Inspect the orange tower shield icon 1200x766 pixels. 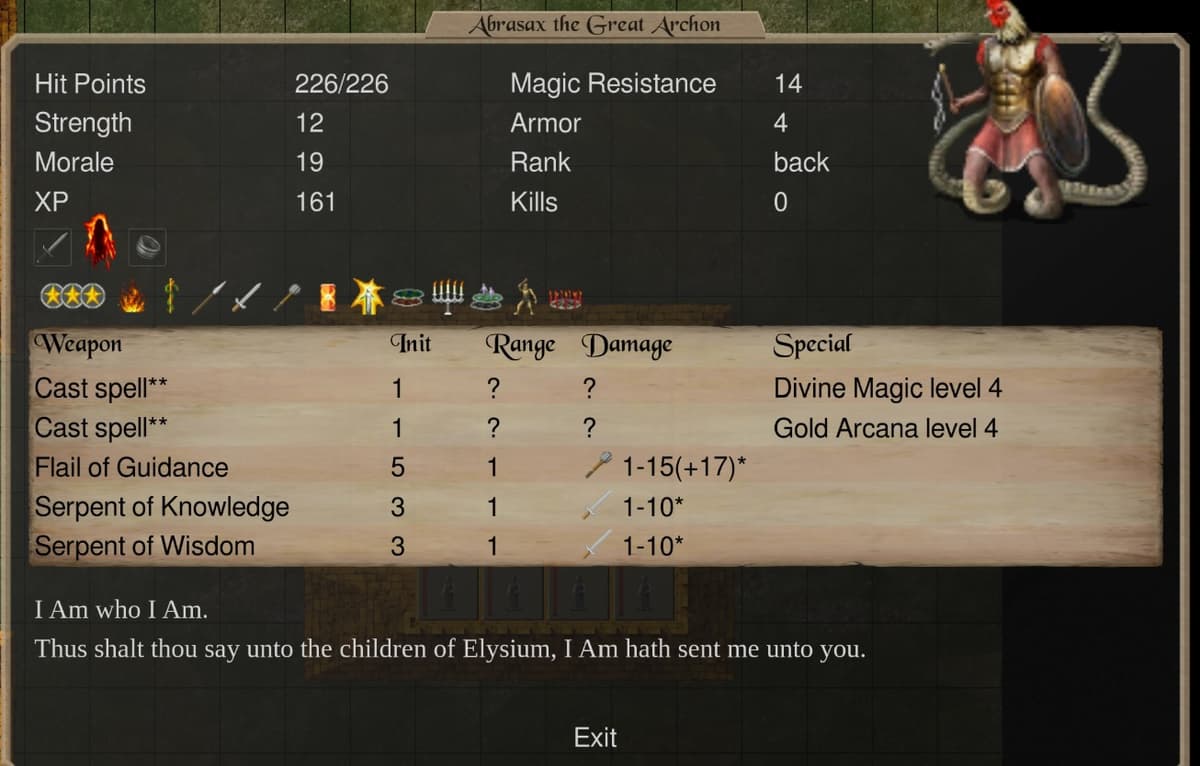[328, 296]
